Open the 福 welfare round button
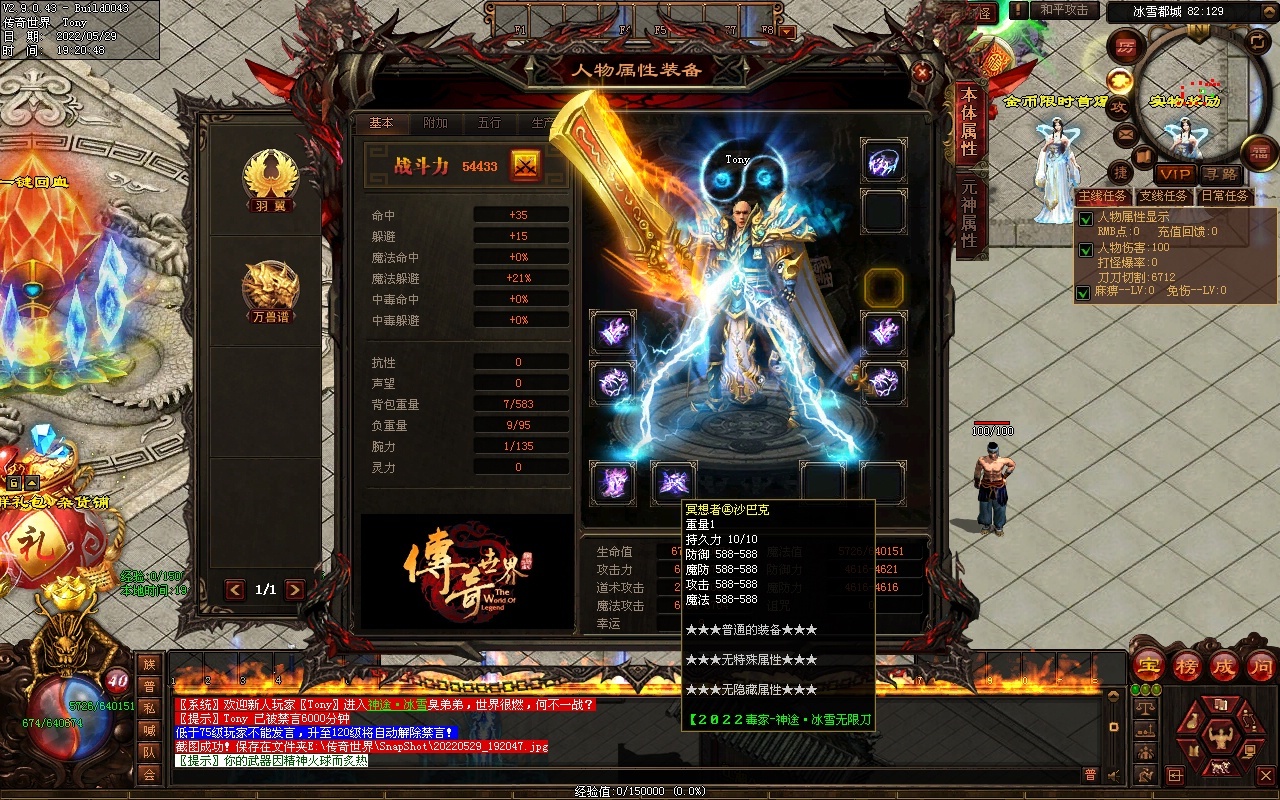The image size is (1280, 800). pyautogui.click(x=1258, y=152)
